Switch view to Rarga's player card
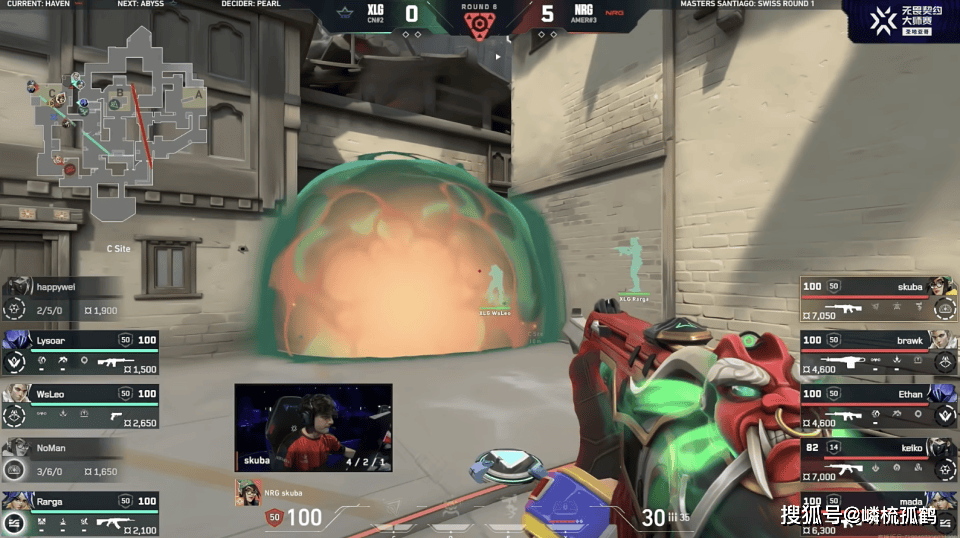Screen dimensions: 960x538 point(80,512)
